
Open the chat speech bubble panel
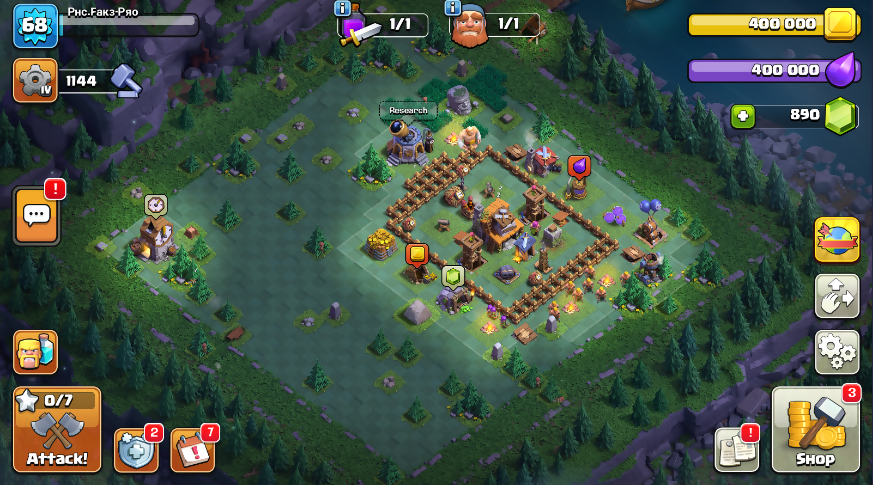[37, 215]
